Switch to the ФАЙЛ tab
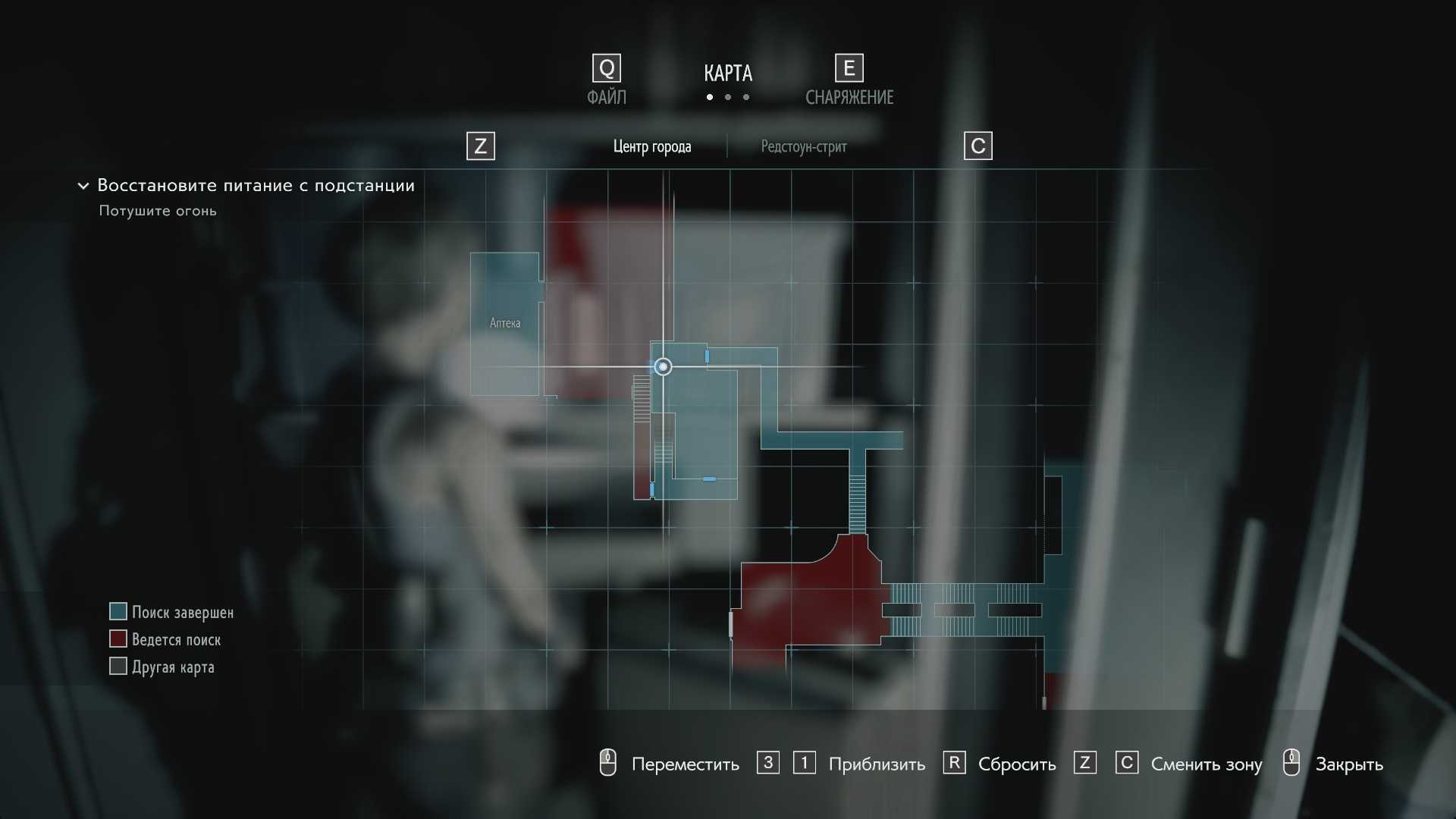 pyautogui.click(x=607, y=97)
